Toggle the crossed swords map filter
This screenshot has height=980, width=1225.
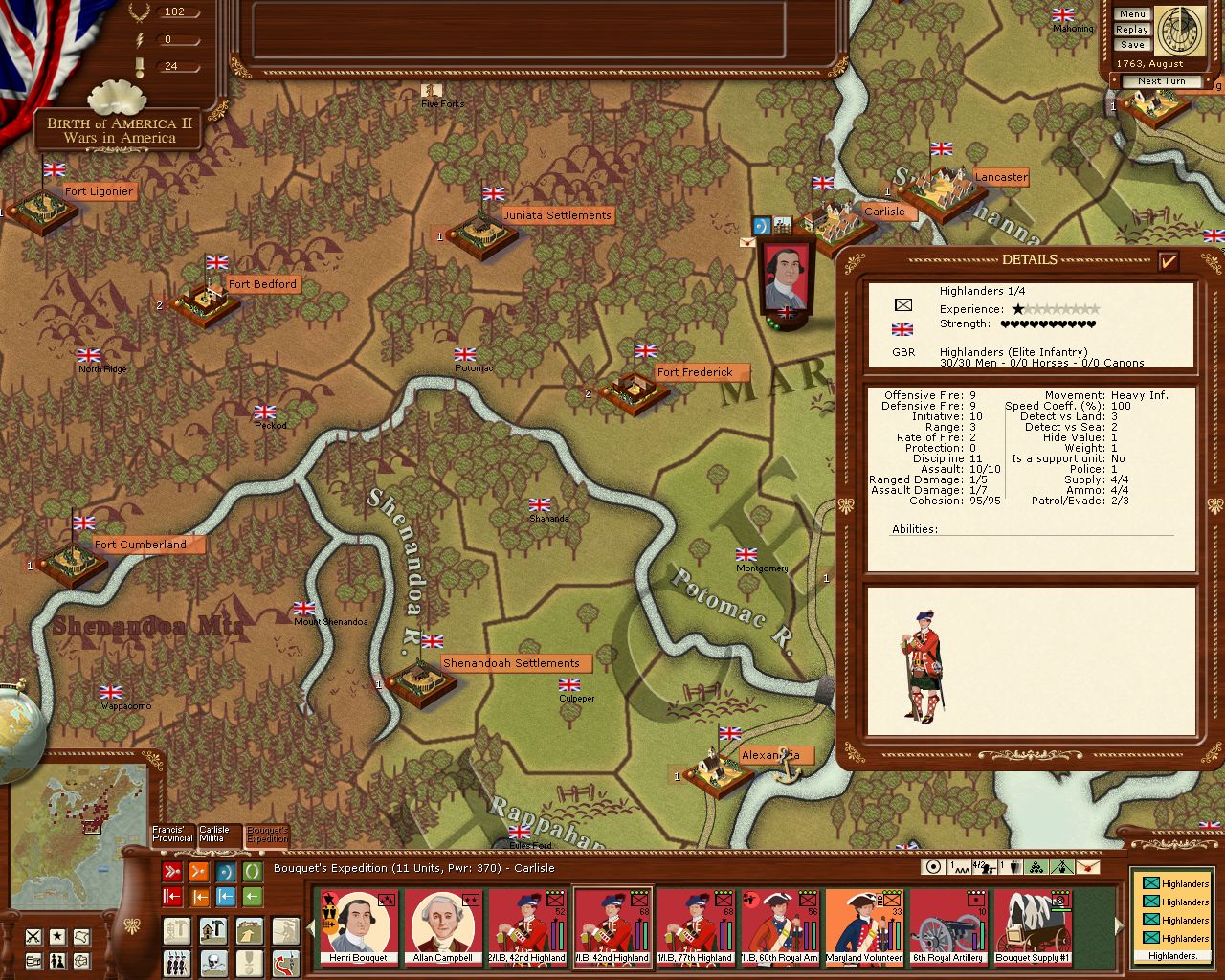click(33, 936)
